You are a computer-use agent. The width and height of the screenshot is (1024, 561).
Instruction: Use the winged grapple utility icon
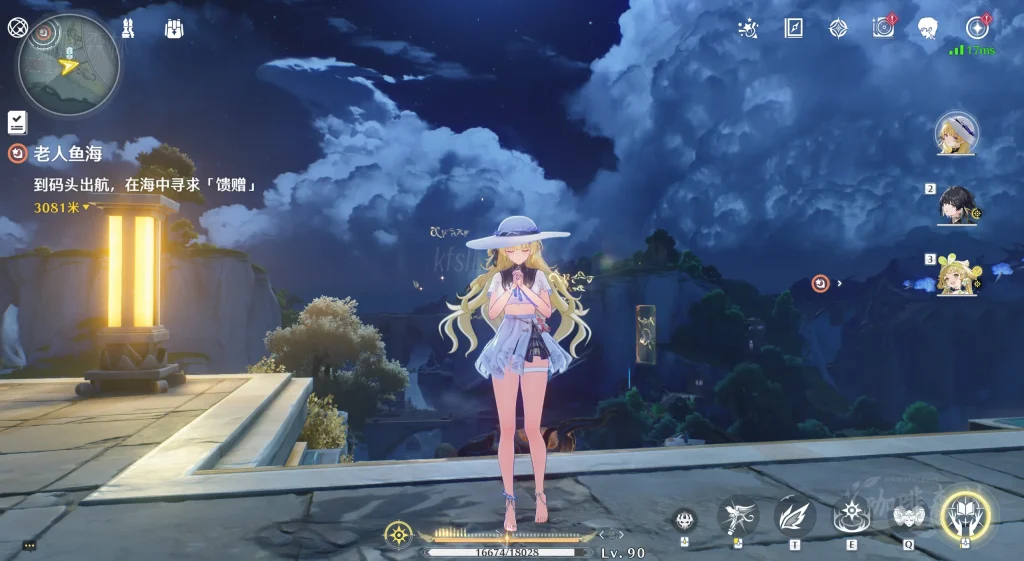[738, 516]
